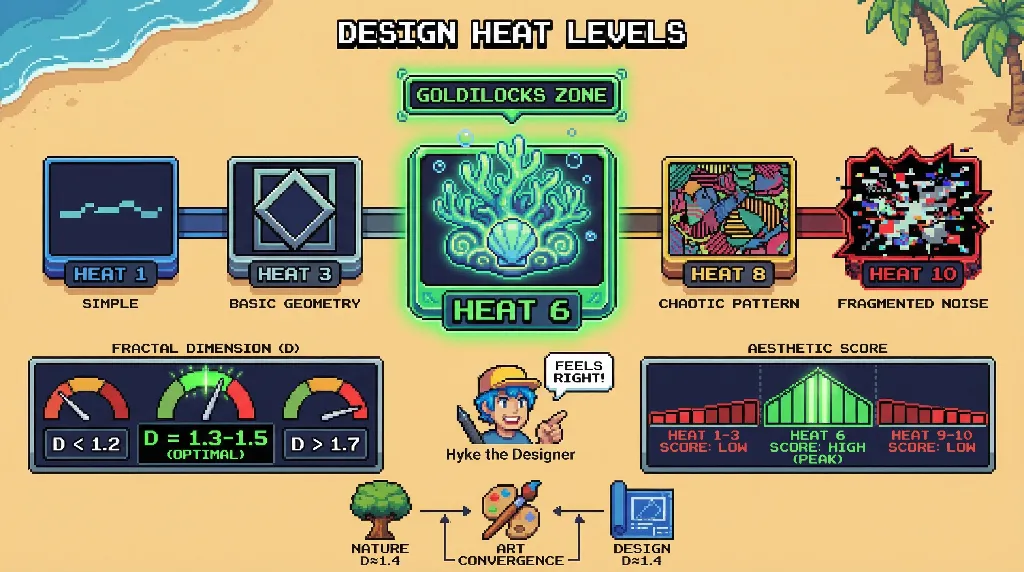This screenshot has width=1024, height=572.
Task: Select the D > 1.7 gauge
Action: (x=324, y=417)
